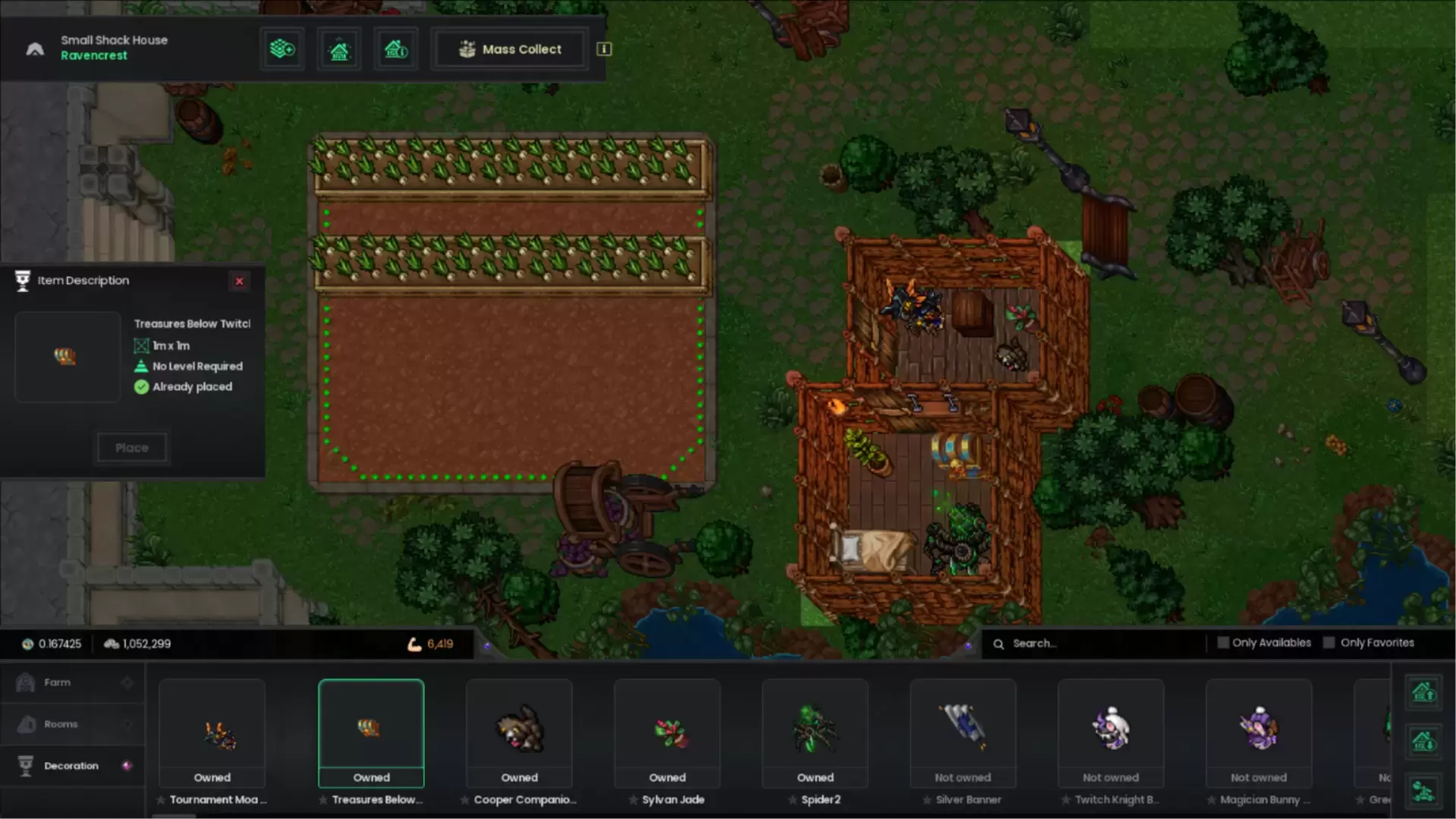Favorite Sylvan Jade with its star
The image size is (1456, 819).
tap(633, 800)
